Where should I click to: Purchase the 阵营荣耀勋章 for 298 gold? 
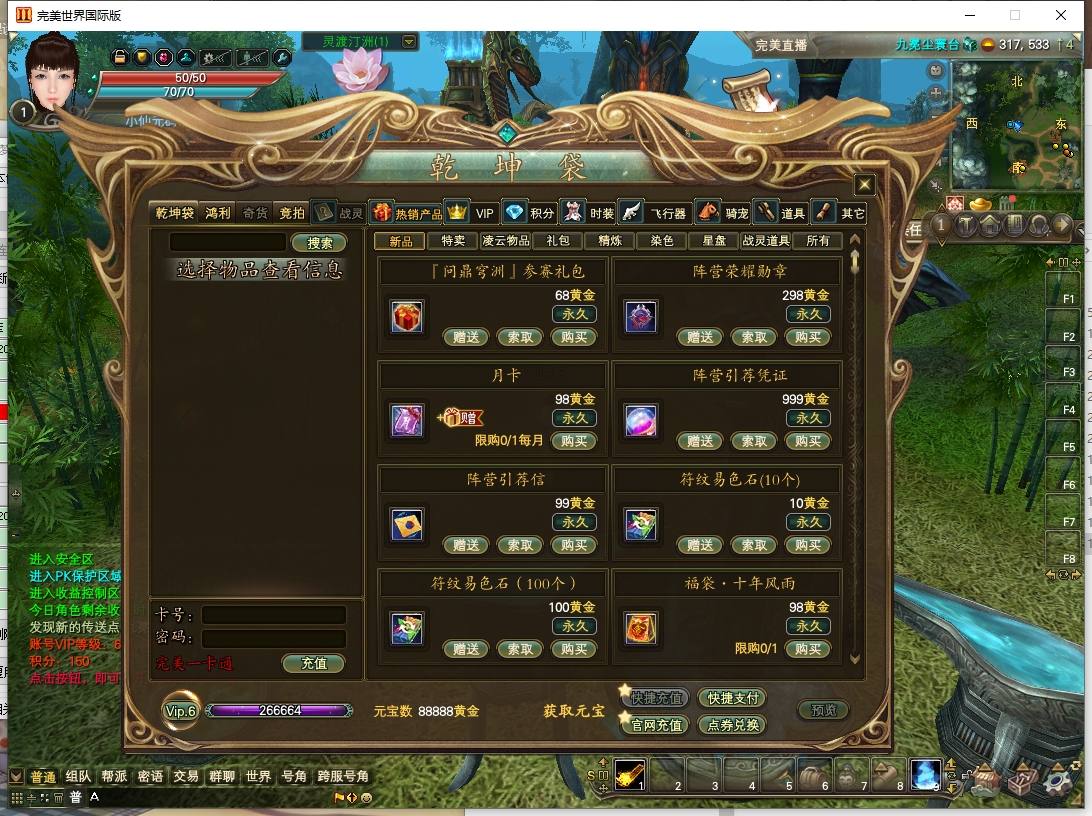808,337
